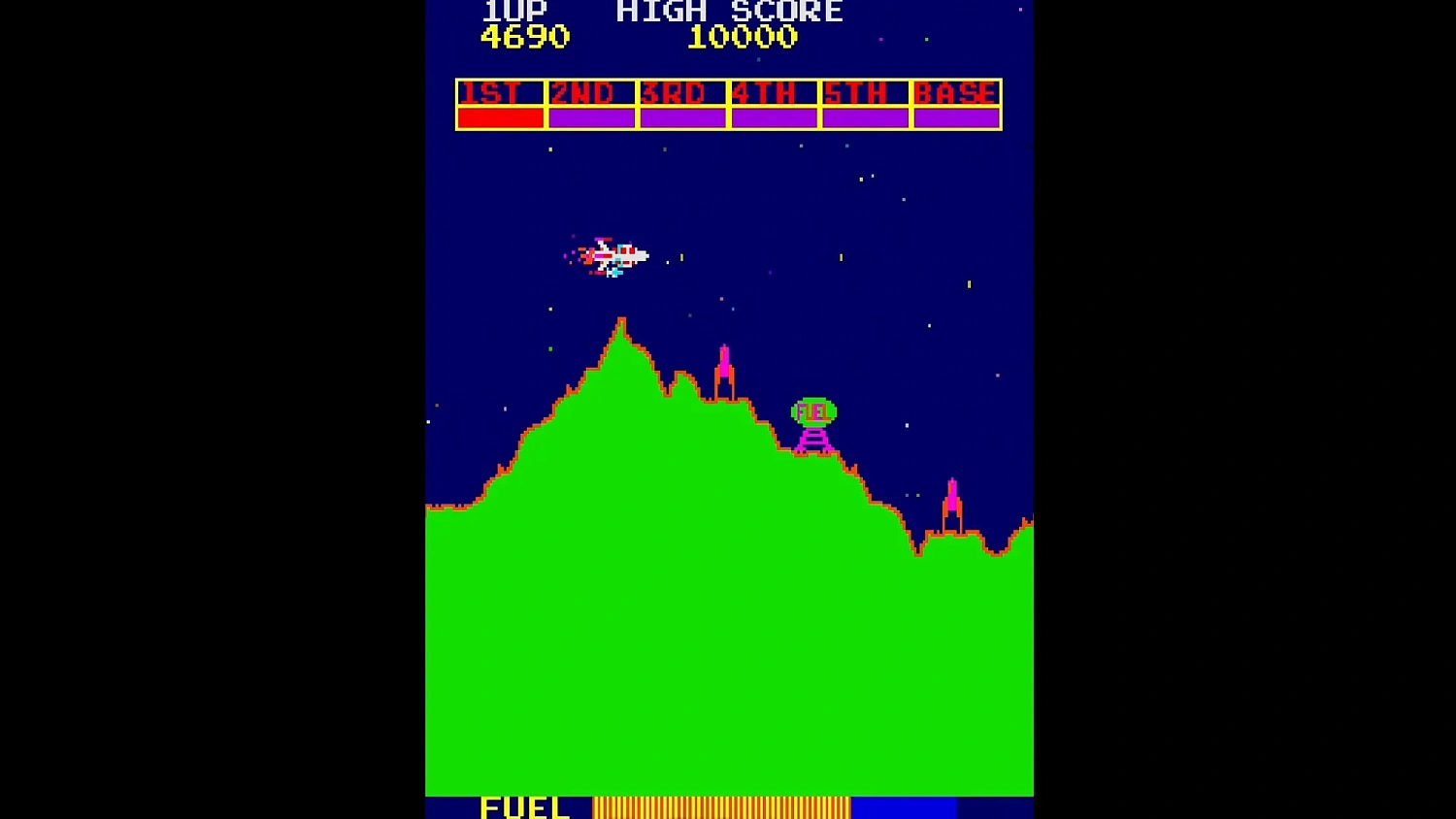Click the 1UP score value 4690
Image resolution: width=1456 pixels, height=819 pixels.
coord(525,39)
